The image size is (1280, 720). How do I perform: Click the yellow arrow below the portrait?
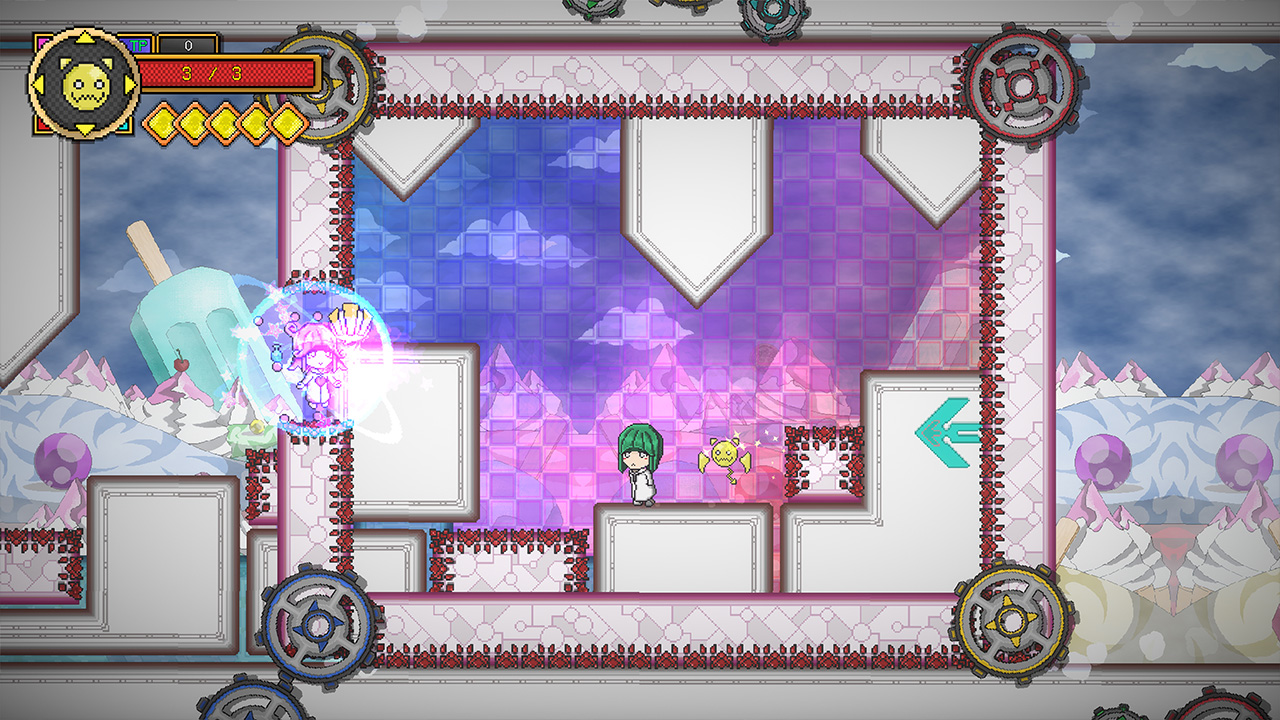85,130
